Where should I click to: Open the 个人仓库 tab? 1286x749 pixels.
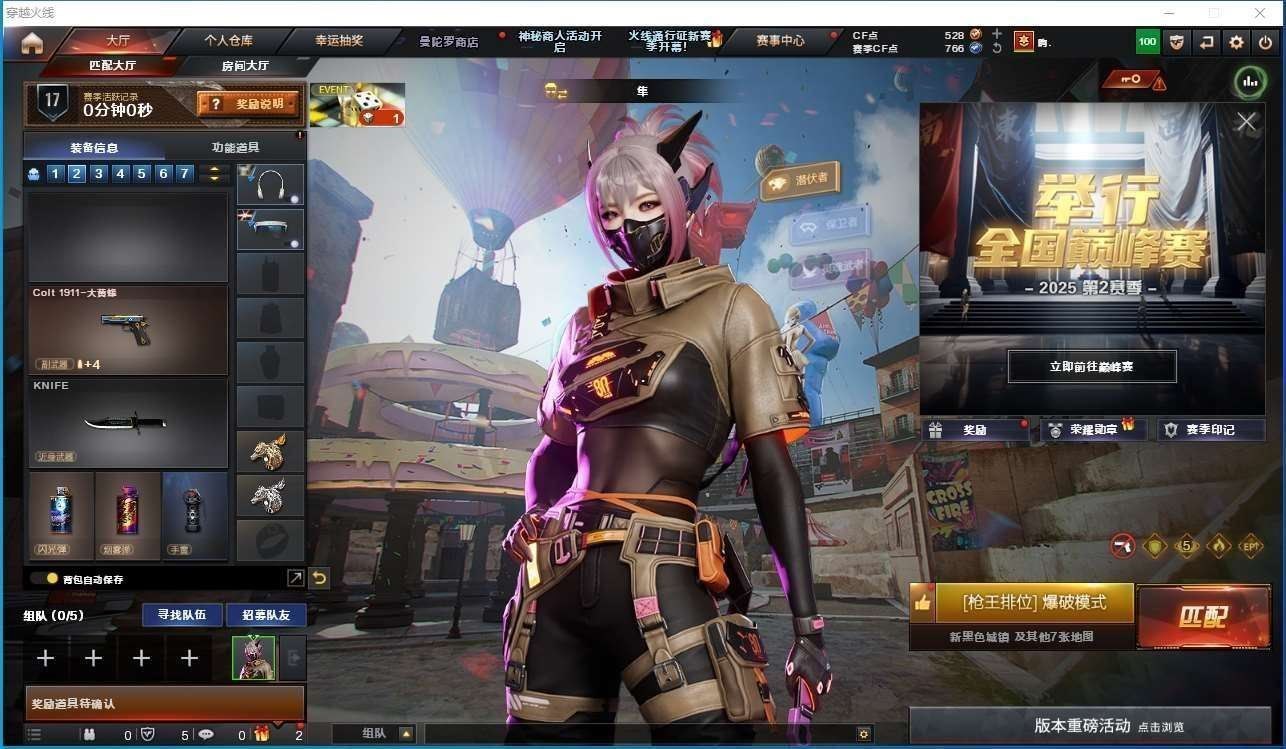point(228,41)
